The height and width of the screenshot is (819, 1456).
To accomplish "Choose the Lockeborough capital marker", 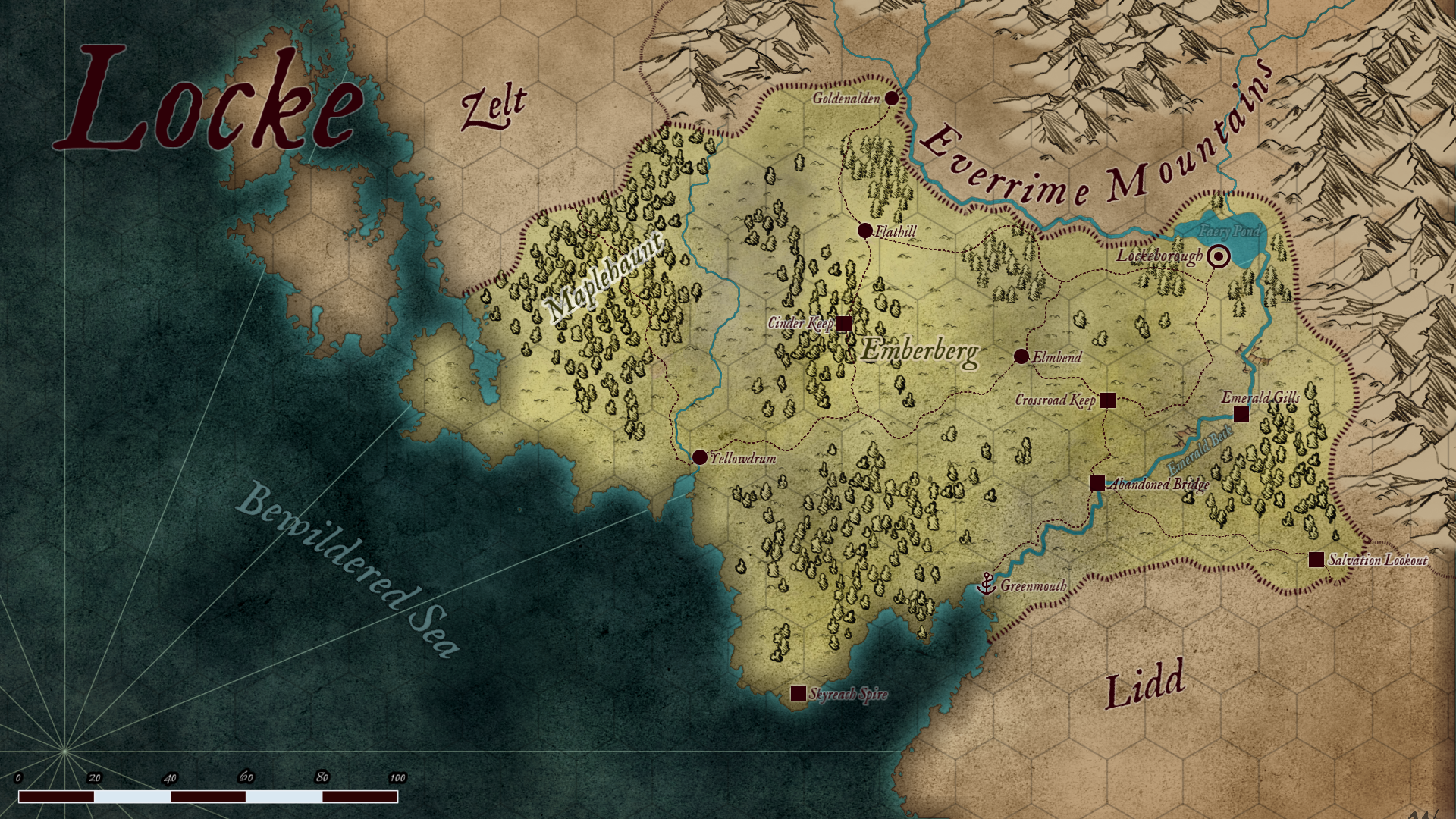I will click(x=1219, y=257).
